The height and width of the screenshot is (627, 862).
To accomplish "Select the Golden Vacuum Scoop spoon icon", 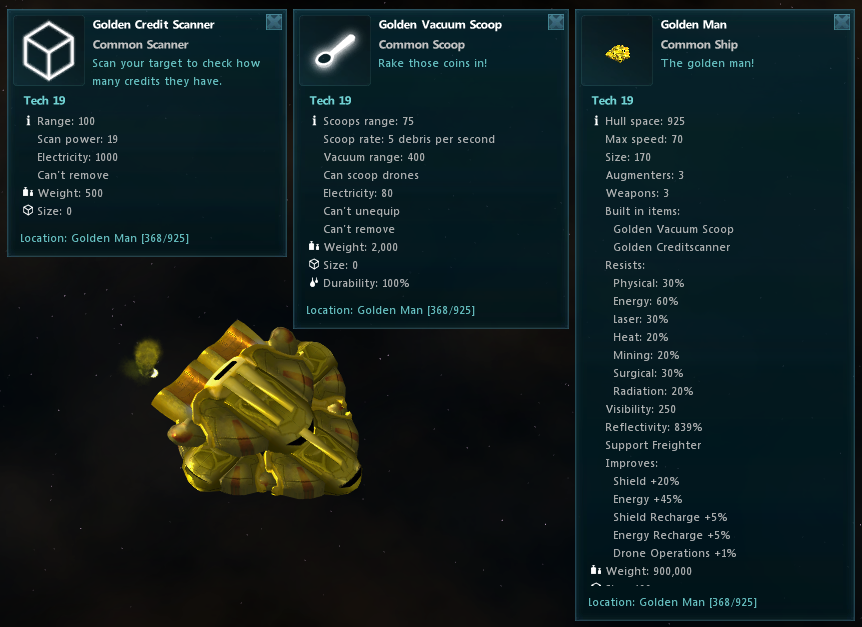I will (x=335, y=50).
